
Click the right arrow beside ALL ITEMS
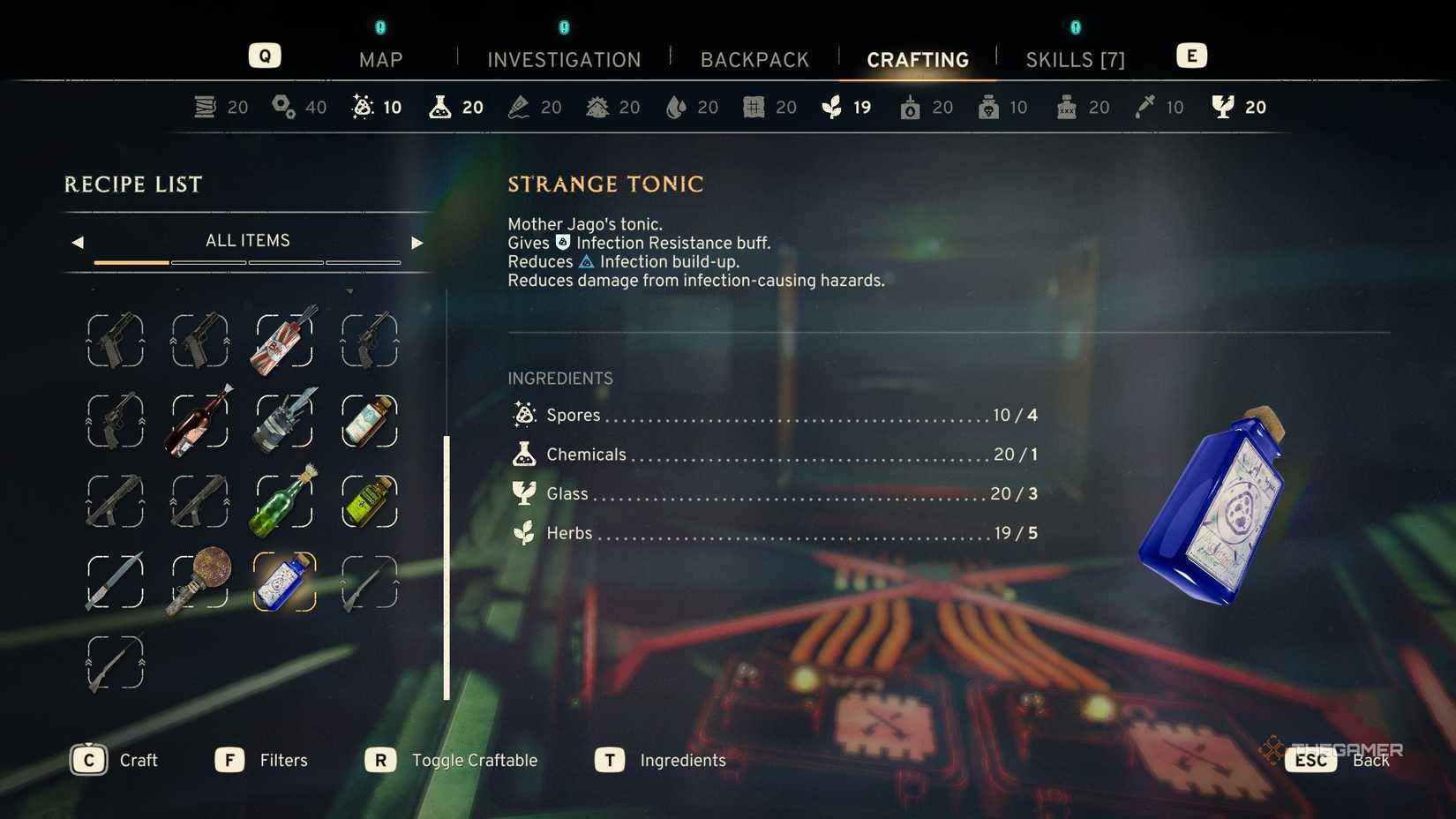pyautogui.click(x=417, y=241)
